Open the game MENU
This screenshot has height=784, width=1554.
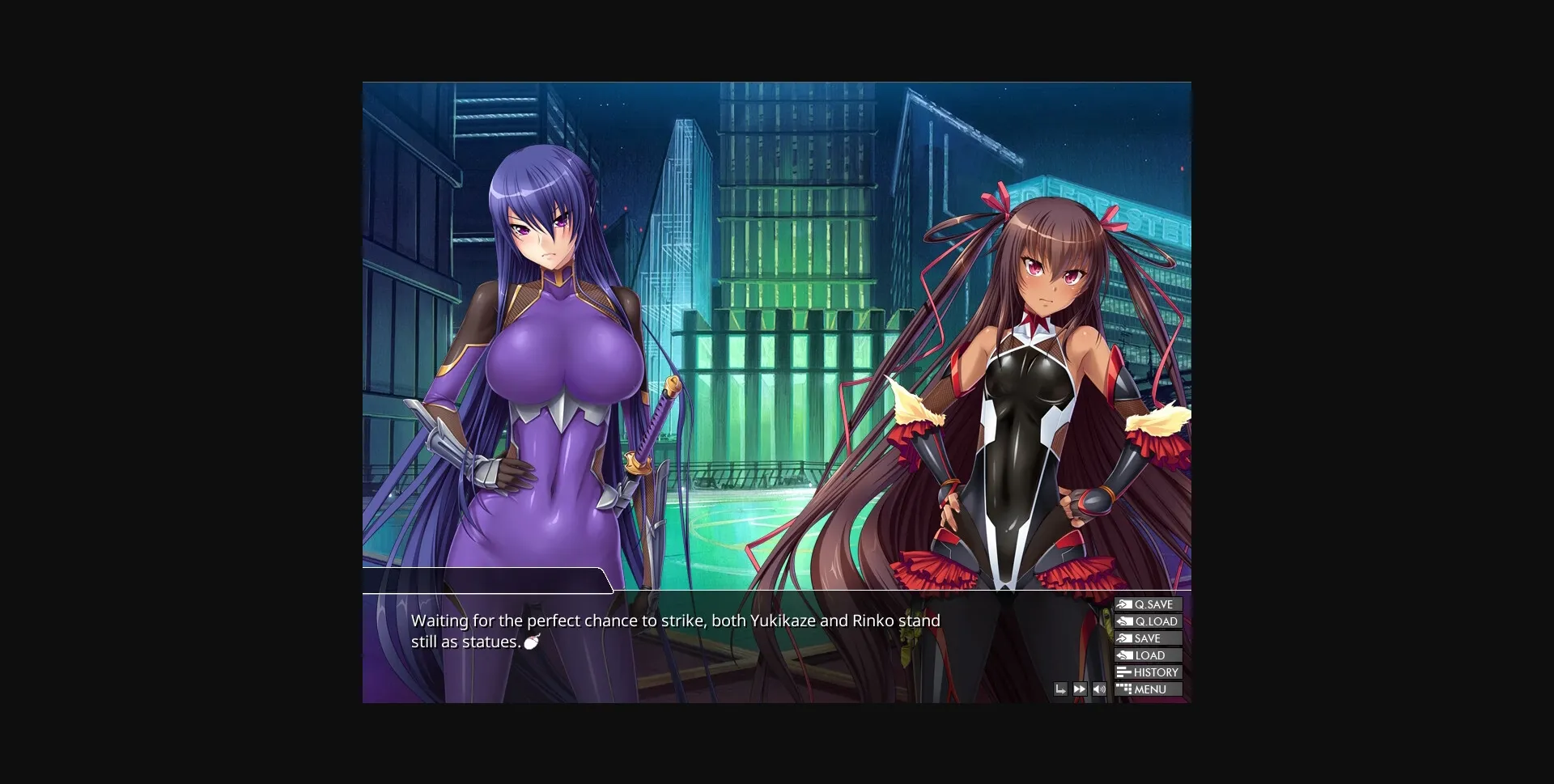point(1153,689)
